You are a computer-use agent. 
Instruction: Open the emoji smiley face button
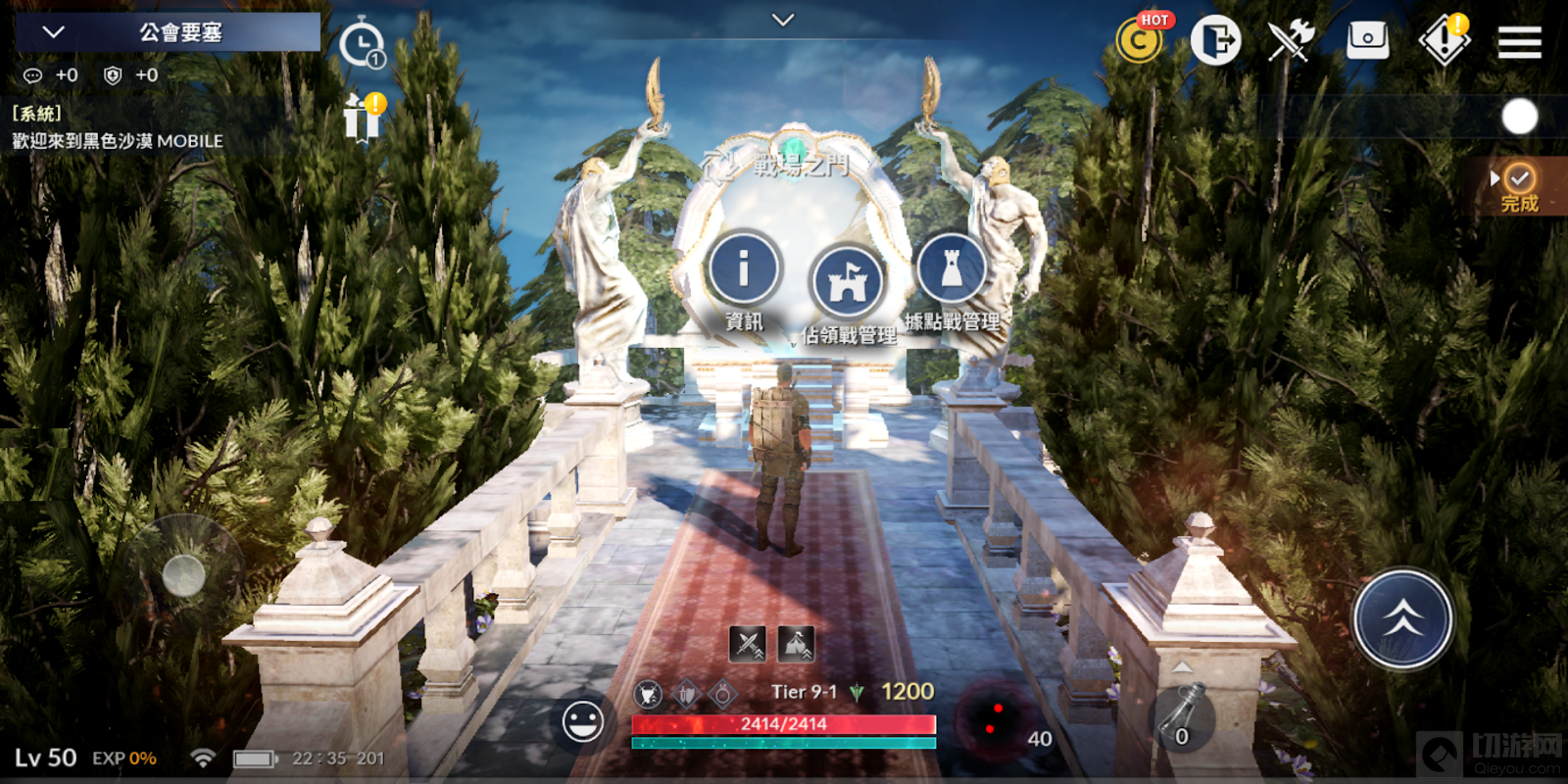583,723
